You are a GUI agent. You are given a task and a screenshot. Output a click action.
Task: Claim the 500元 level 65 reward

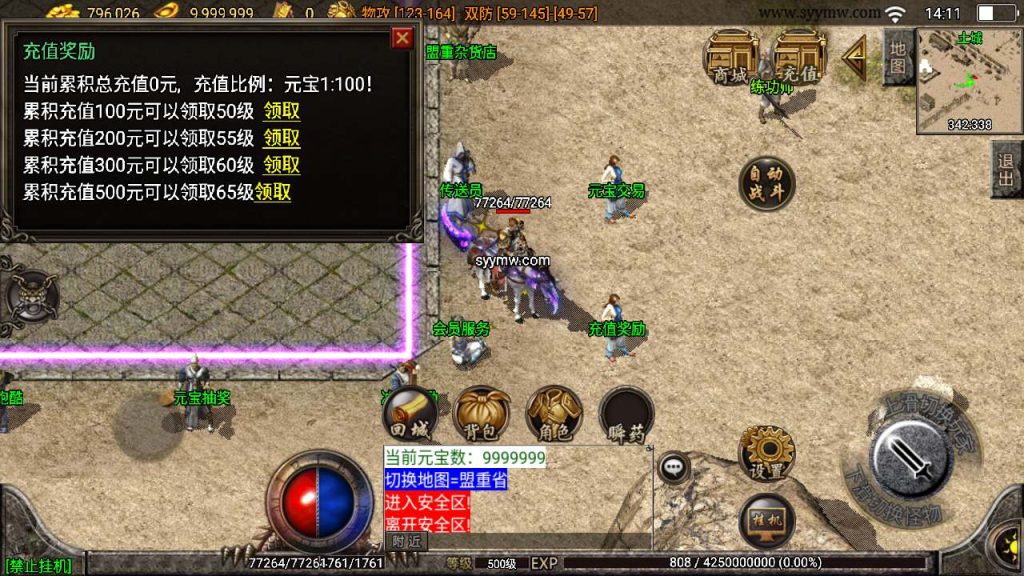point(273,192)
